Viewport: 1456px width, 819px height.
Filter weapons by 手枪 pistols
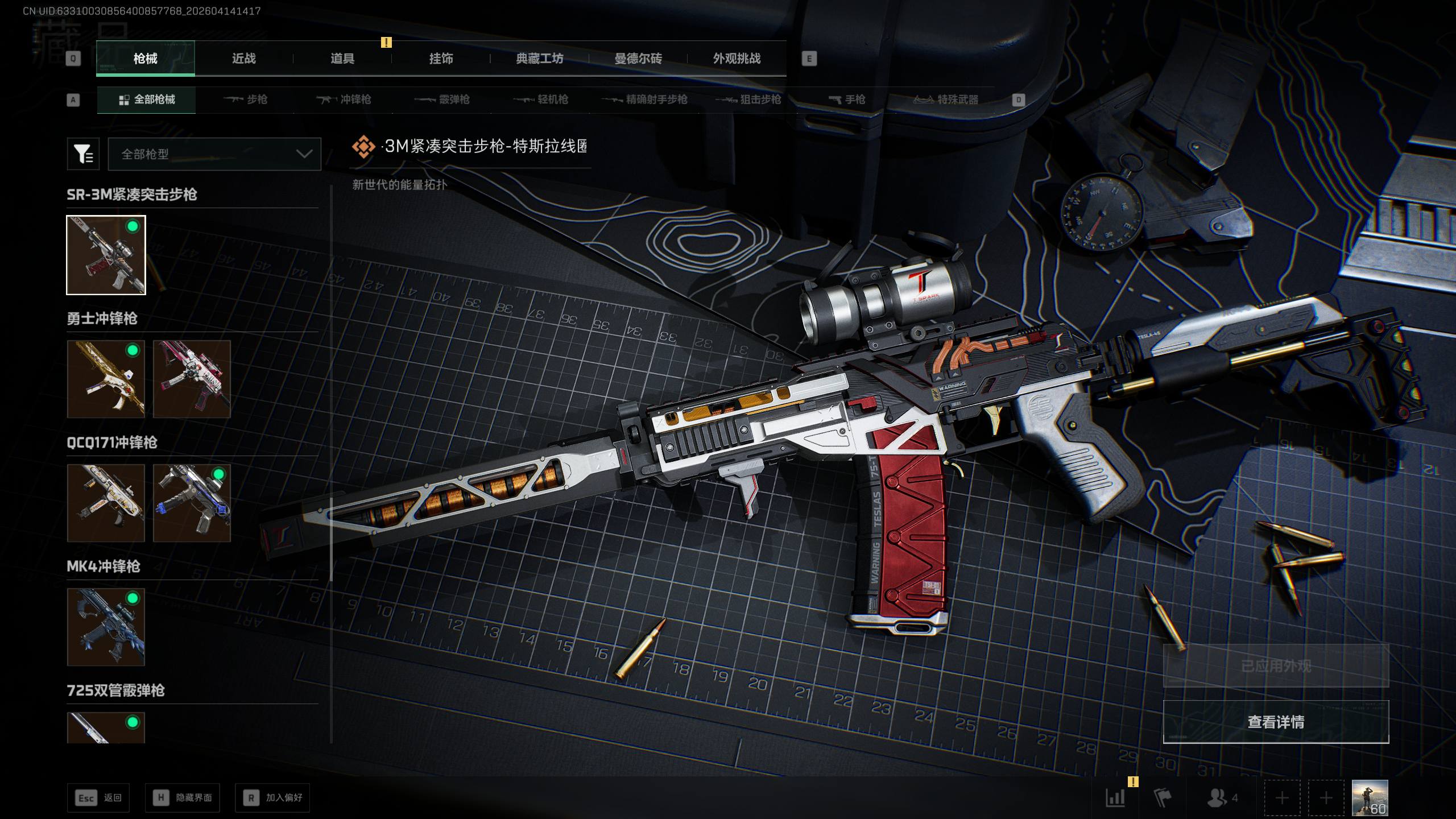[x=847, y=100]
